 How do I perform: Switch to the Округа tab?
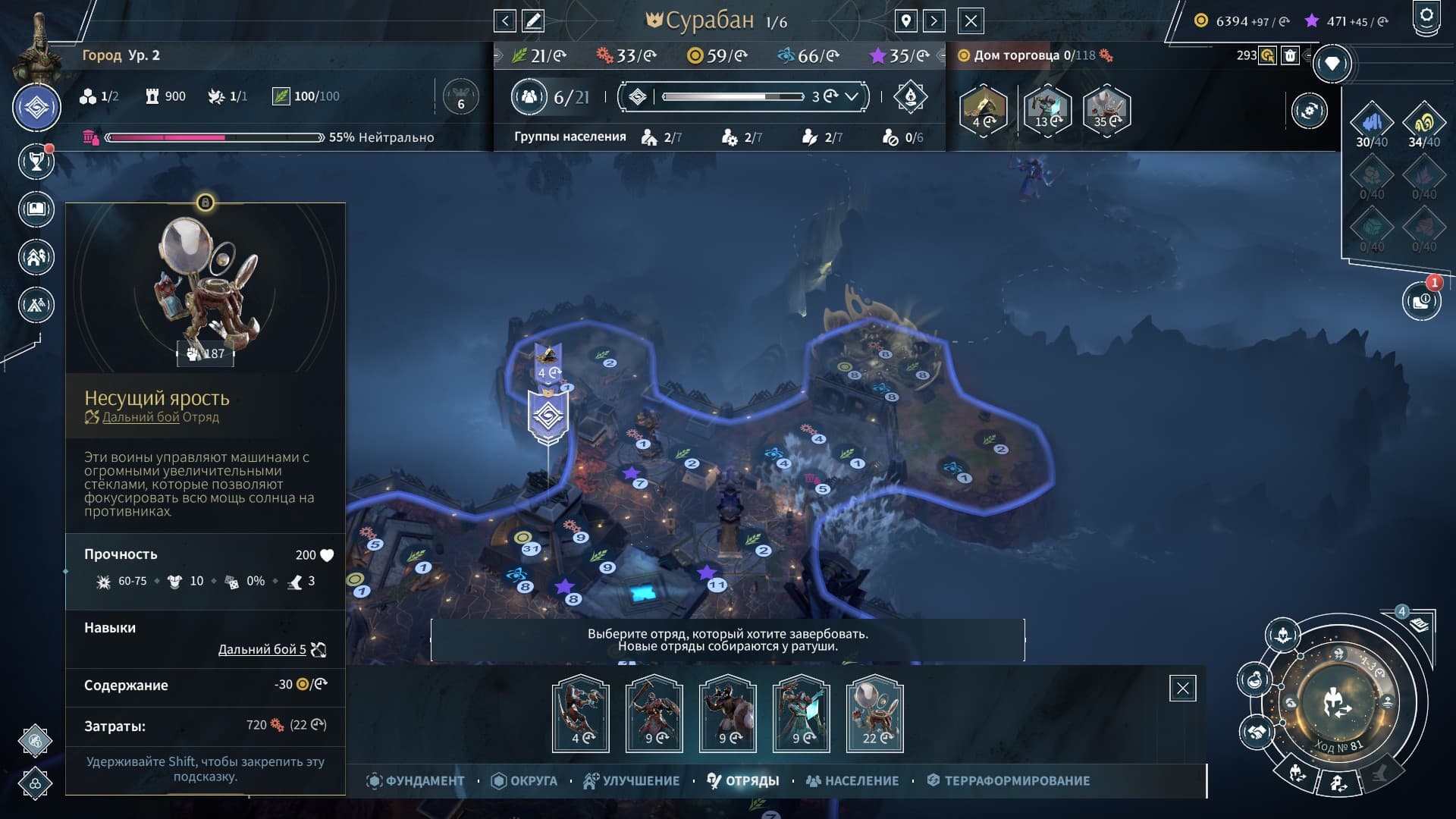point(524,780)
